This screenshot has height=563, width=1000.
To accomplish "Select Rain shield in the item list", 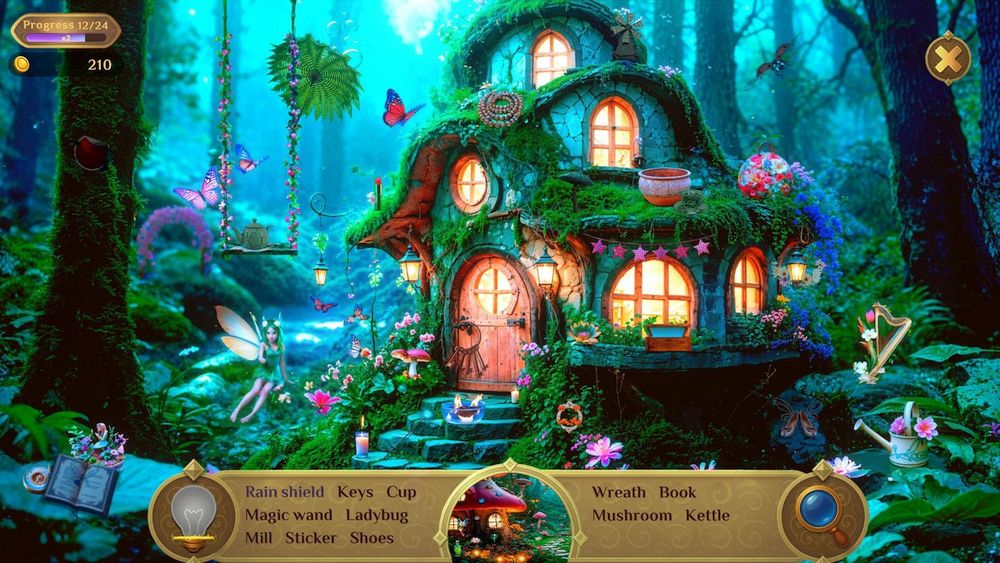I will tap(285, 492).
